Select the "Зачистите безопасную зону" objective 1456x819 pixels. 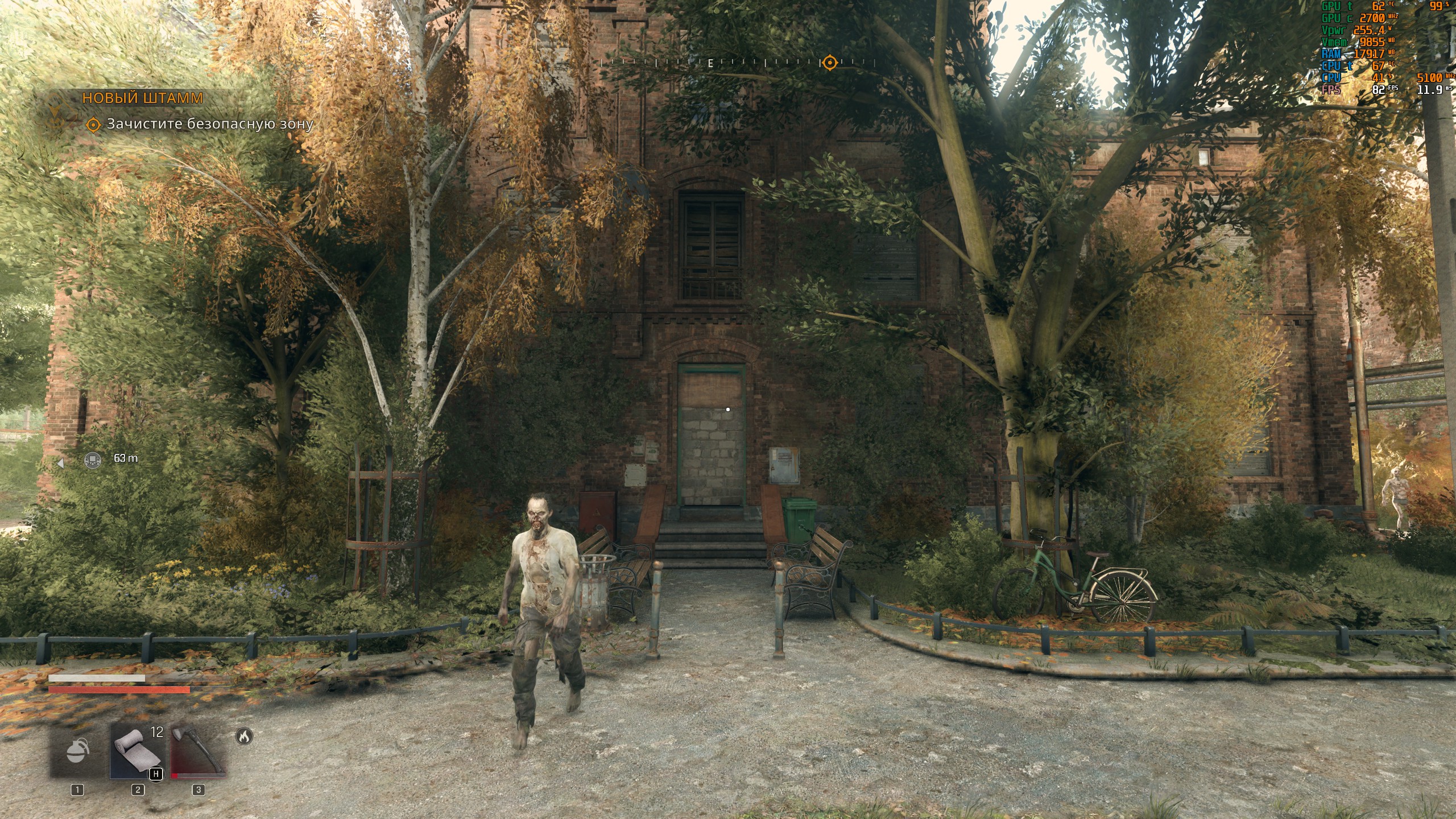(x=210, y=124)
